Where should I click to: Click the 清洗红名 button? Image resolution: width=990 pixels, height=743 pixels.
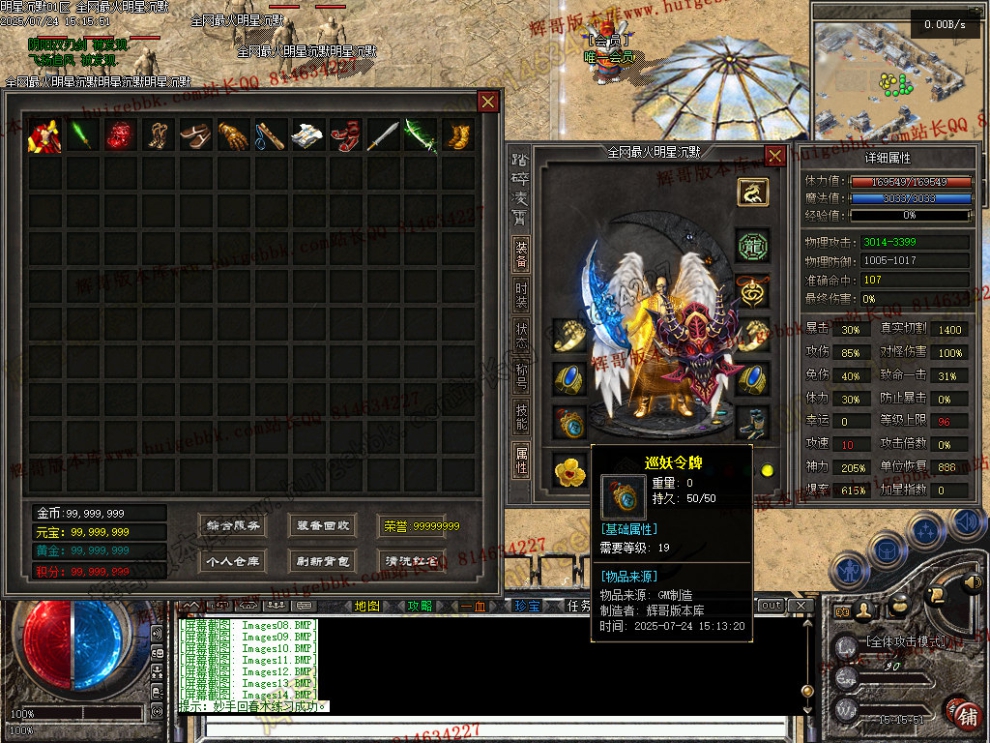[x=411, y=561]
